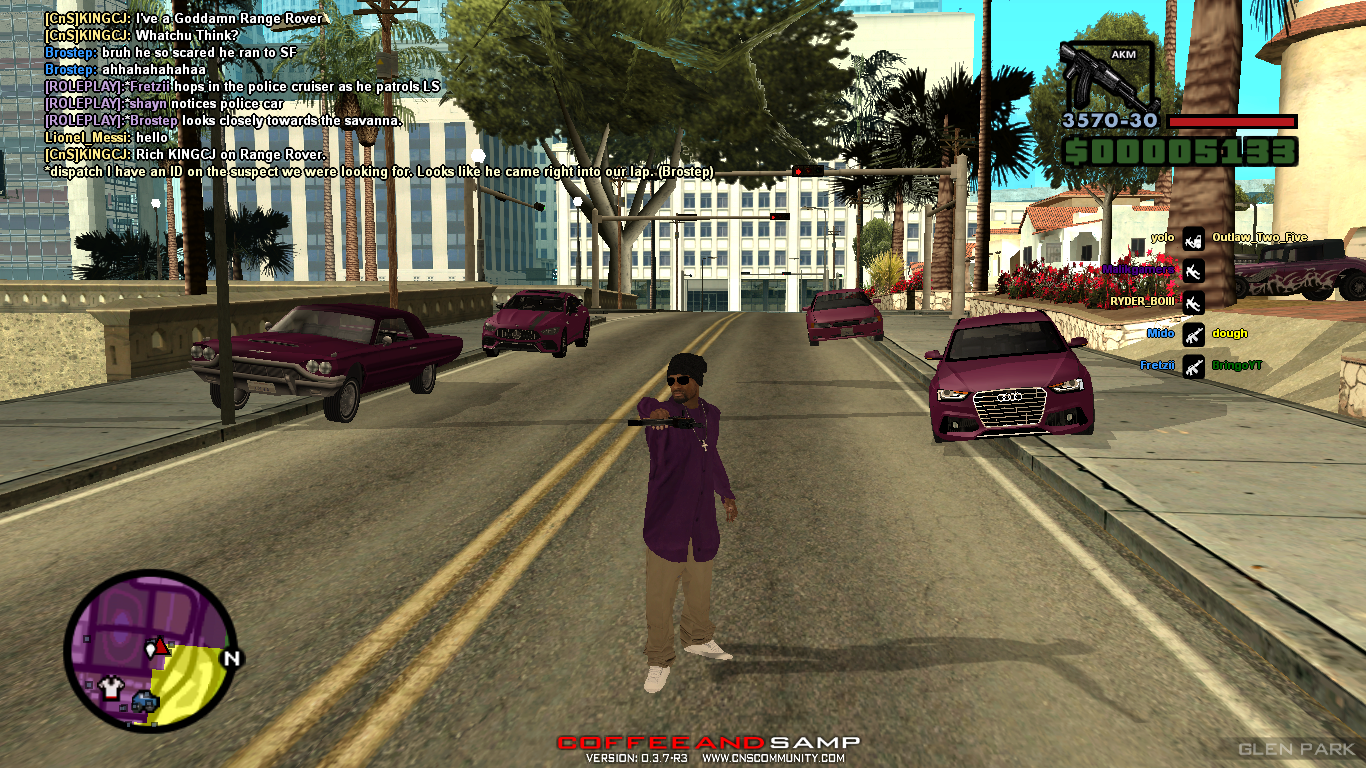Select the dispatch suspect ID chat line
1366x768 pixels.
coord(380,172)
